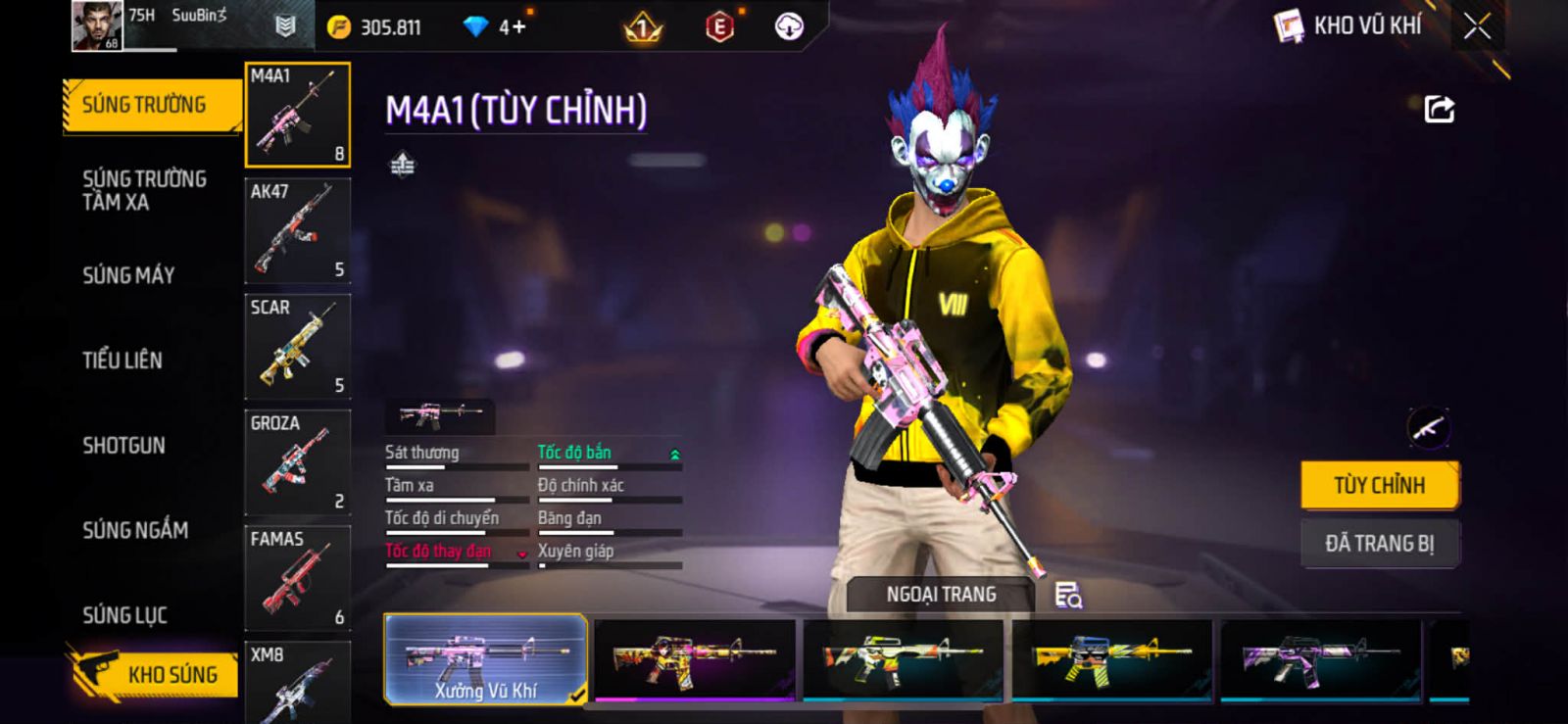This screenshot has height=724, width=1568.
Task: Select the Xưởng Vũ Khí skin
Action: pyautogui.click(x=486, y=659)
